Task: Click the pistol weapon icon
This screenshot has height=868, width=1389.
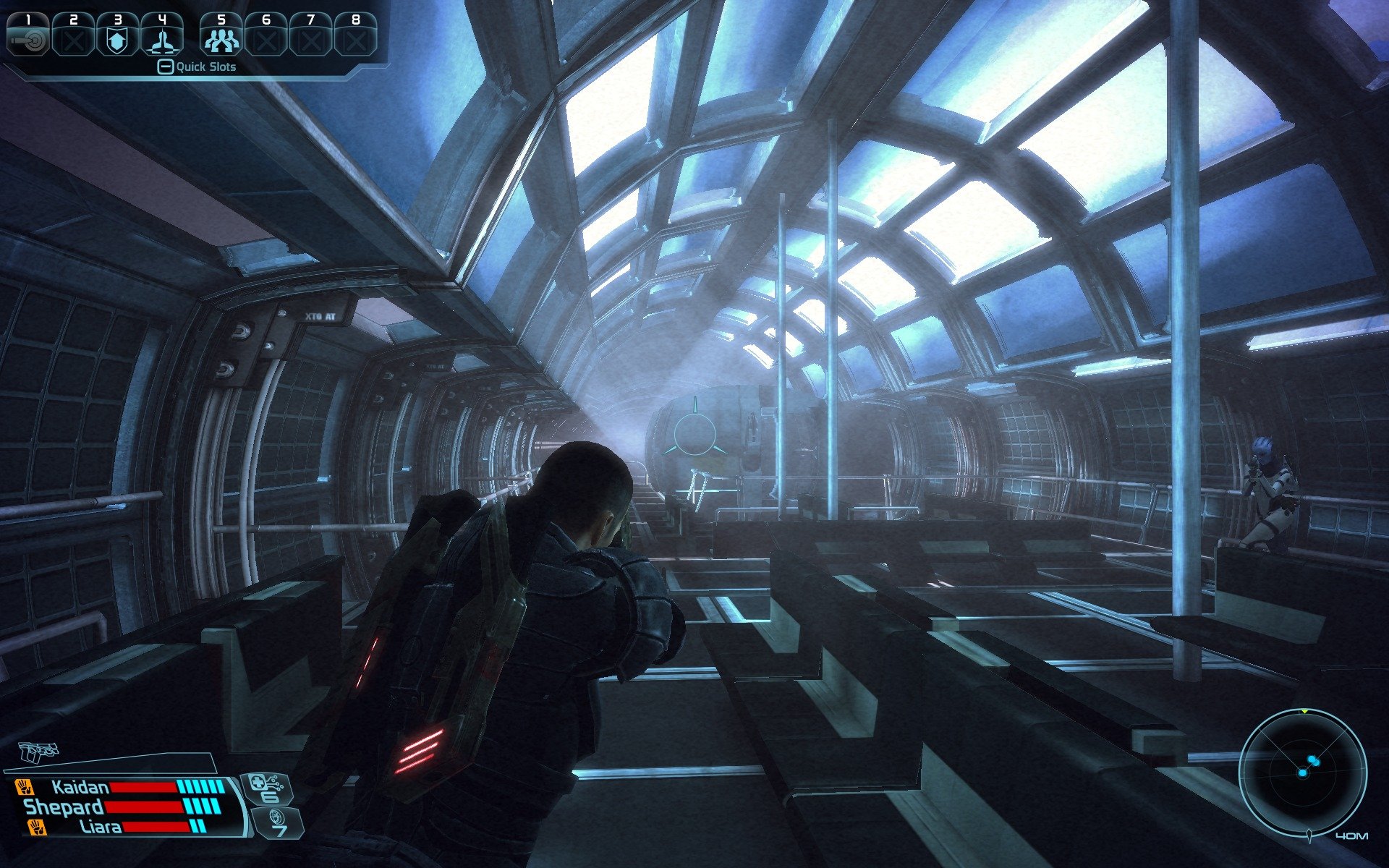Action: [38, 752]
